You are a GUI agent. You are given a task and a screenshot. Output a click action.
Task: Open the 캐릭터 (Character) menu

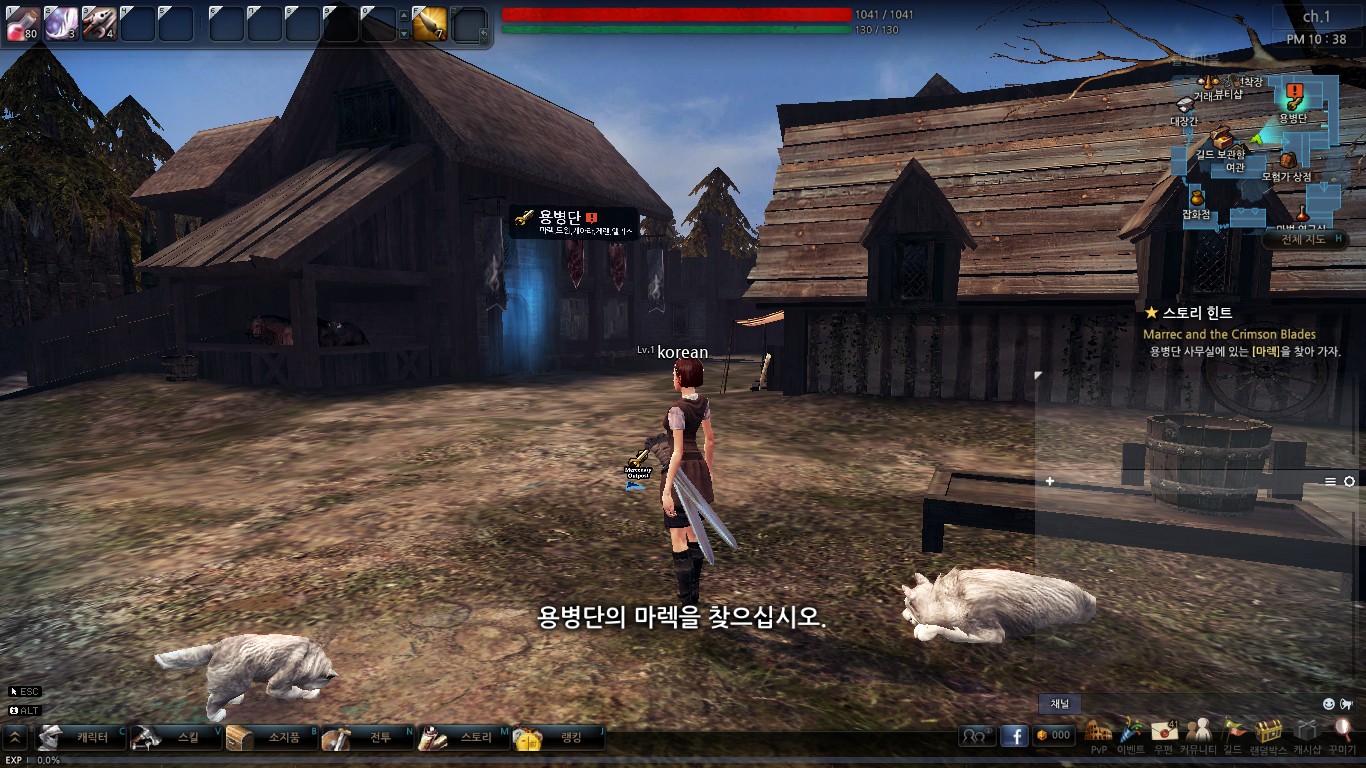click(82, 738)
